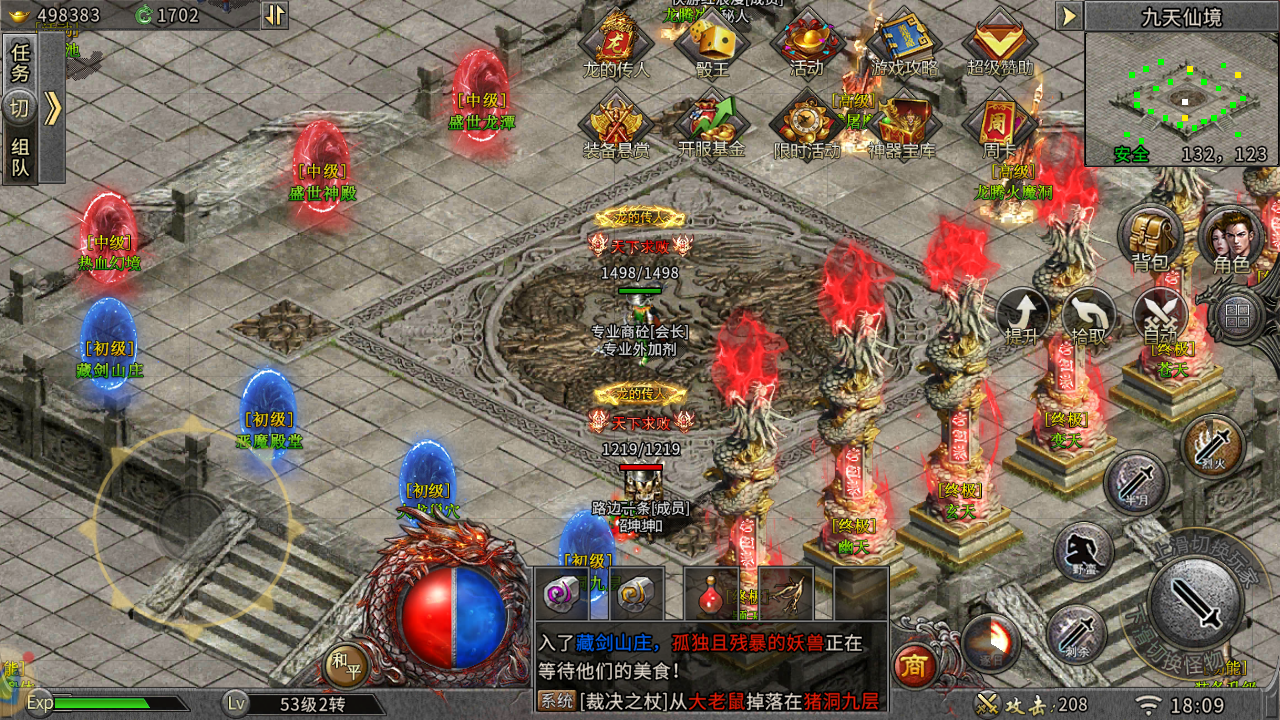Tap the 拾取 pickup button
Viewport: 1280px width, 720px height.
click(x=1089, y=317)
